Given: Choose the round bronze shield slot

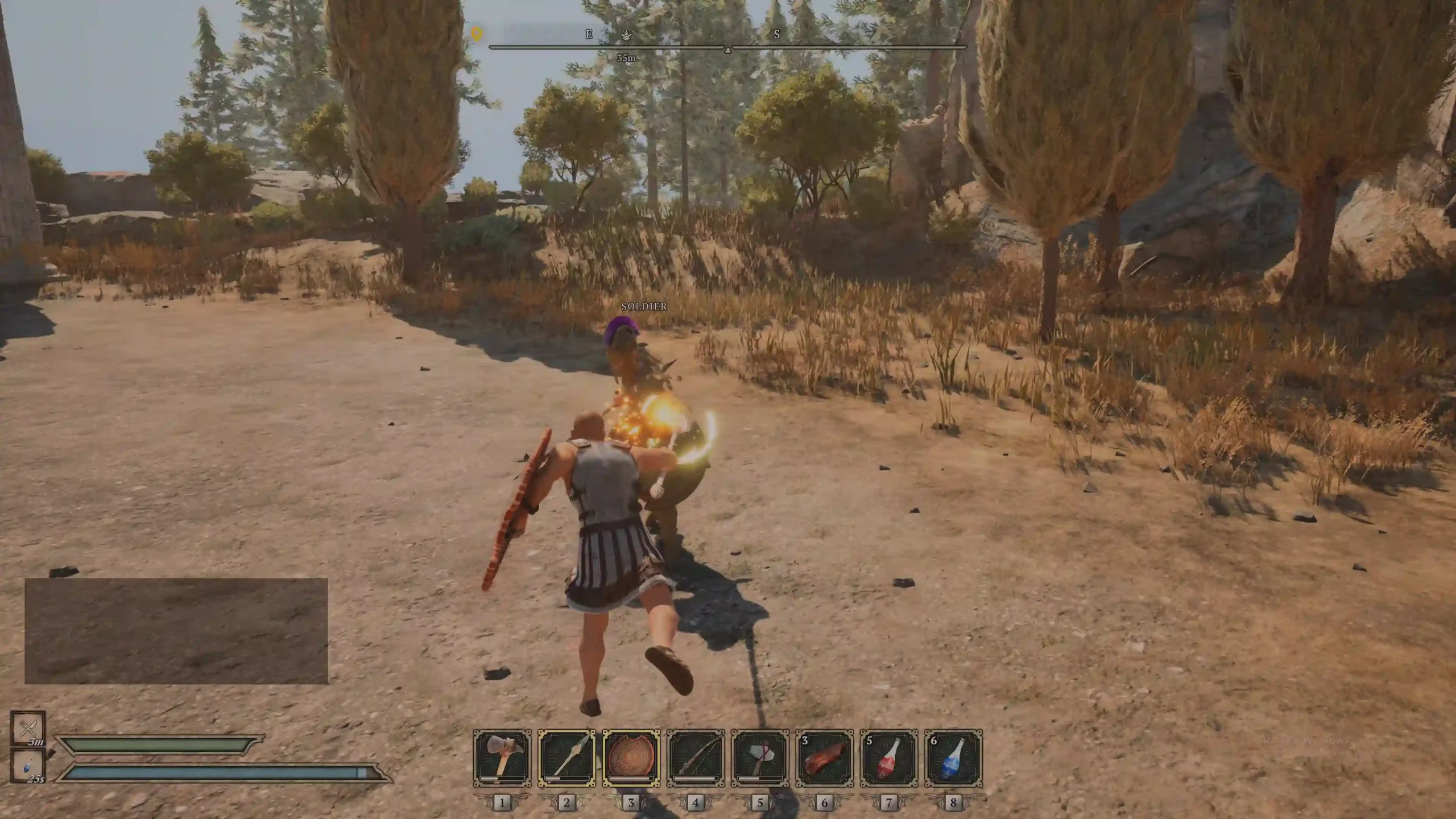Looking at the screenshot, I should pos(631,758).
